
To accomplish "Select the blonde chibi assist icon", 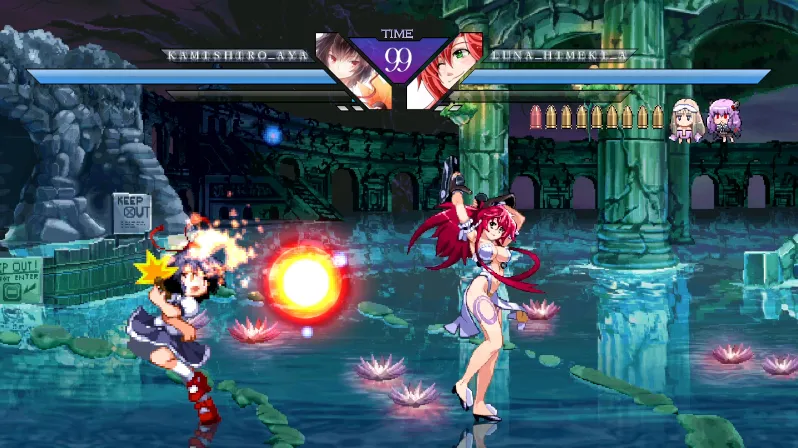I will pos(686,120).
